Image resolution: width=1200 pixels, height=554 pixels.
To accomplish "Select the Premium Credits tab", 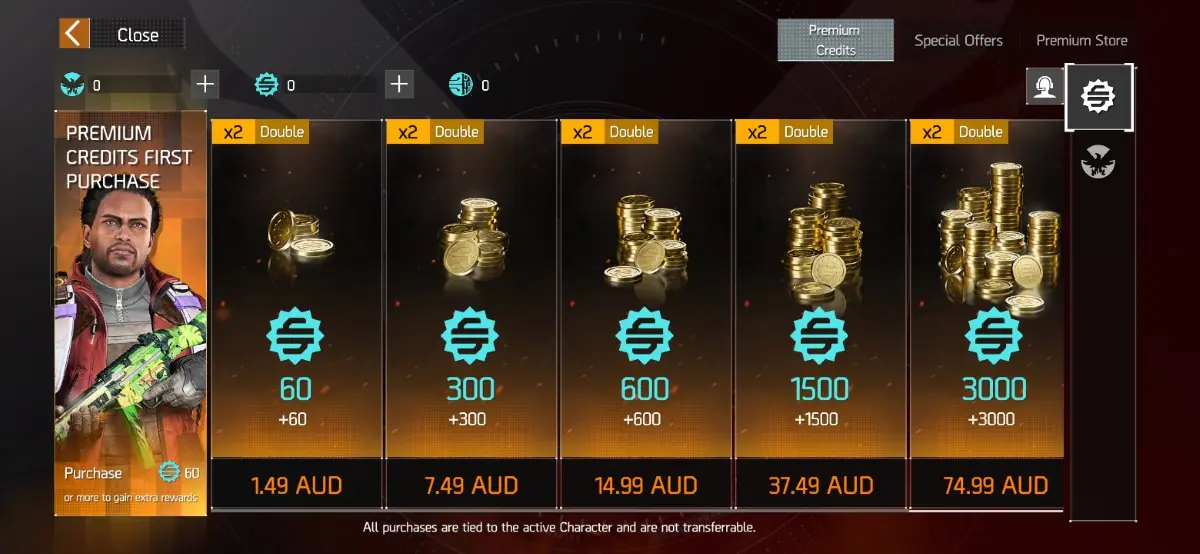I will 833,40.
